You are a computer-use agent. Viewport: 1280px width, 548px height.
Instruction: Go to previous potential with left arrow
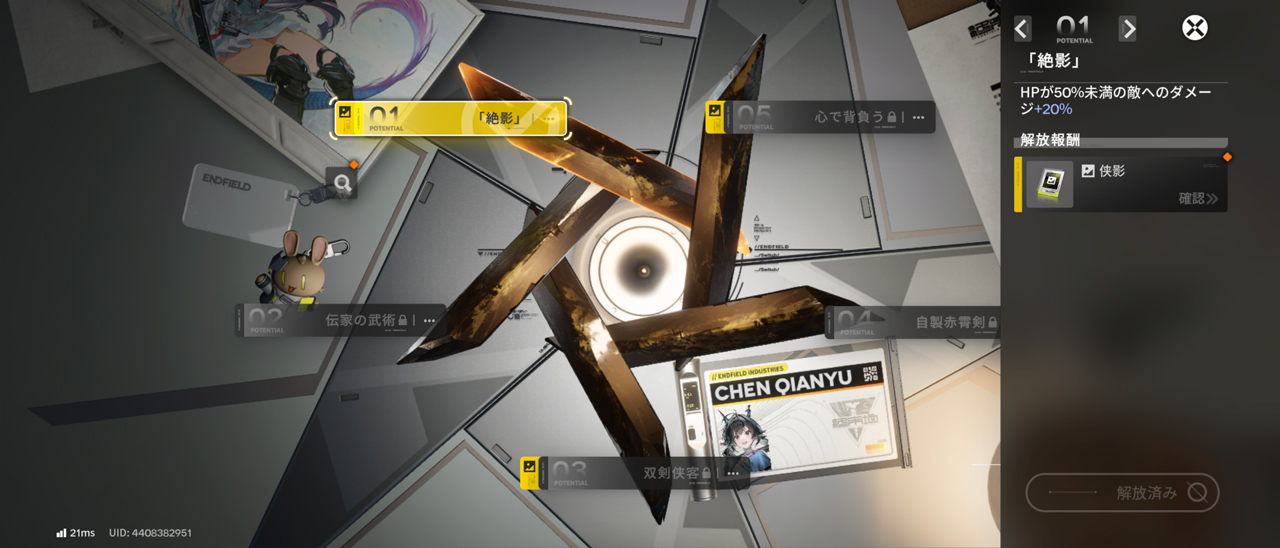point(1021,29)
